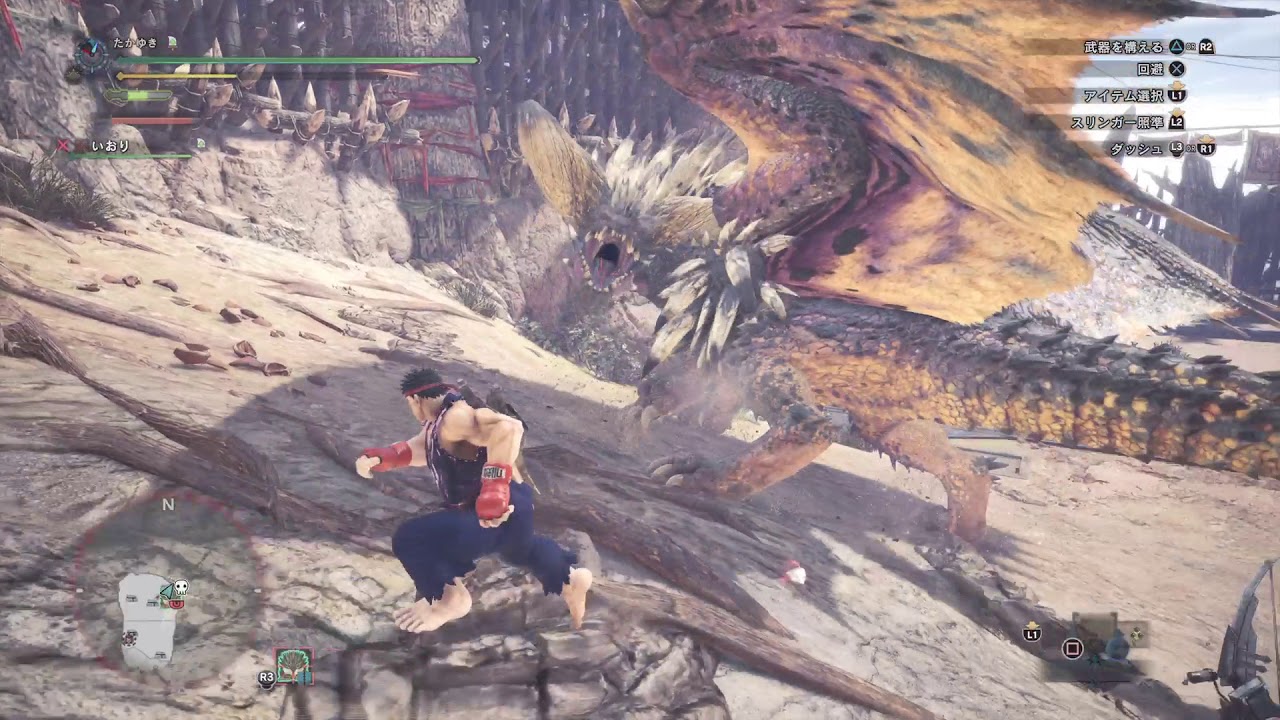Select teammate name いおり
This screenshot has height=720, width=1280.
[111, 145]
